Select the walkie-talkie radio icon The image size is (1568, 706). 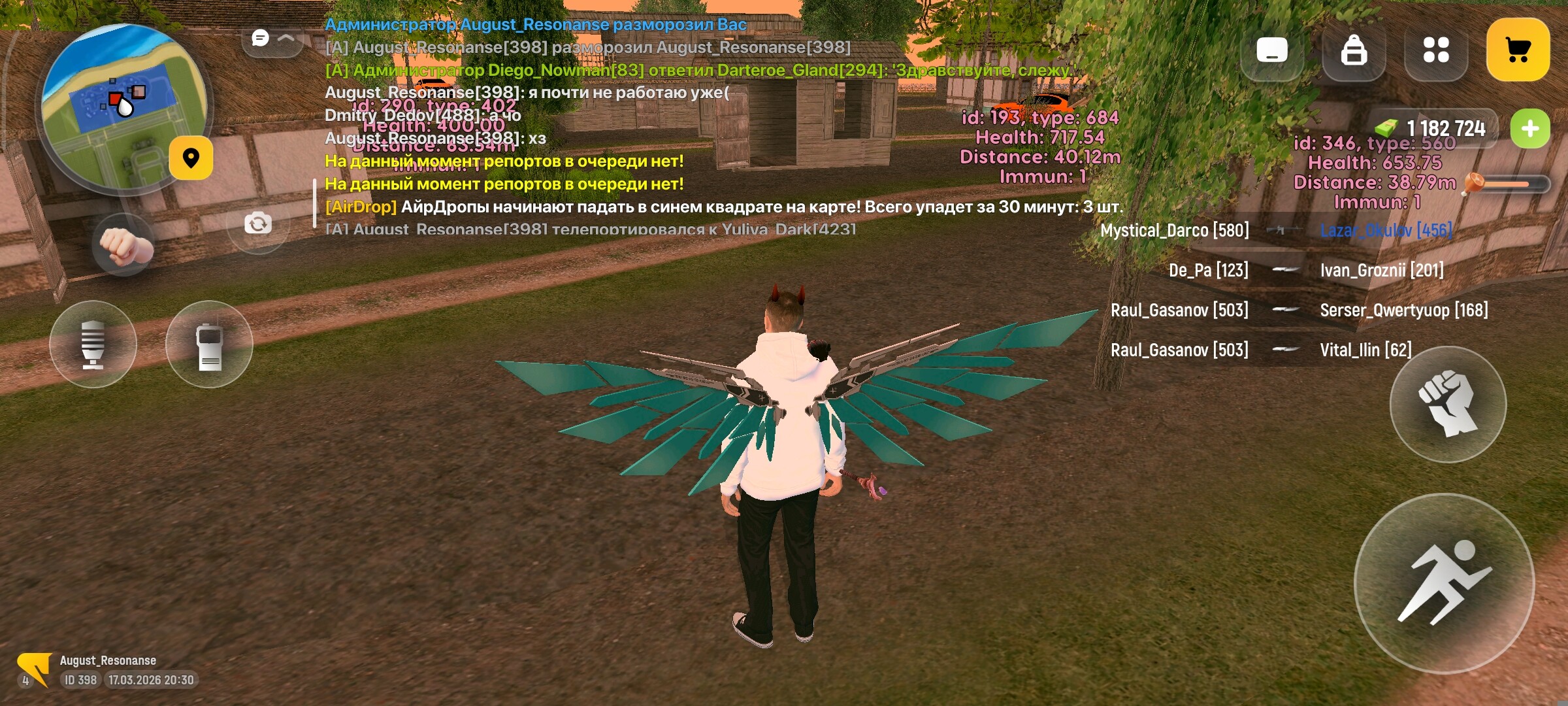pos(210,346)
